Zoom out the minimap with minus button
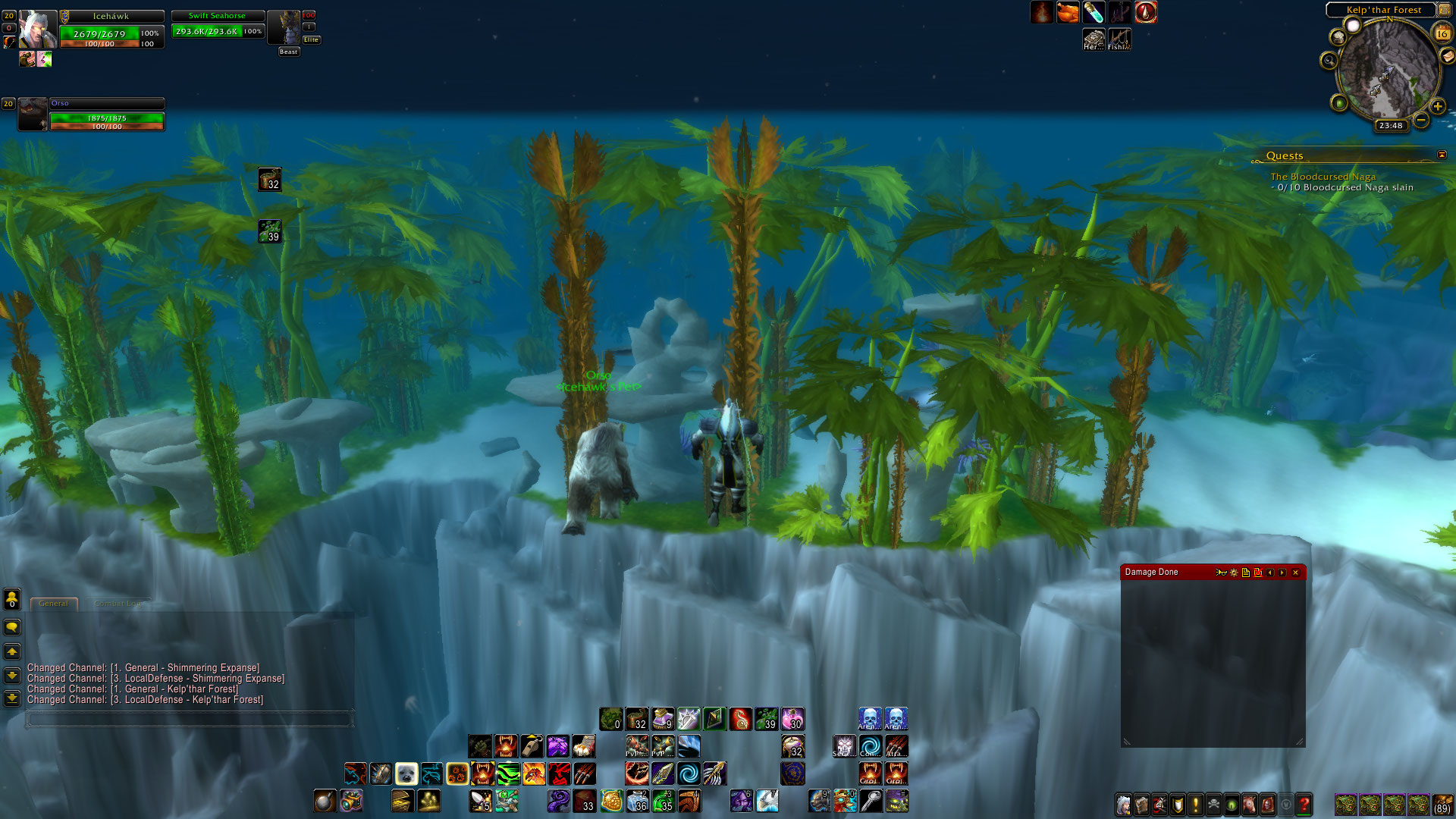The image size is (1456, 819). point(1421,120)
